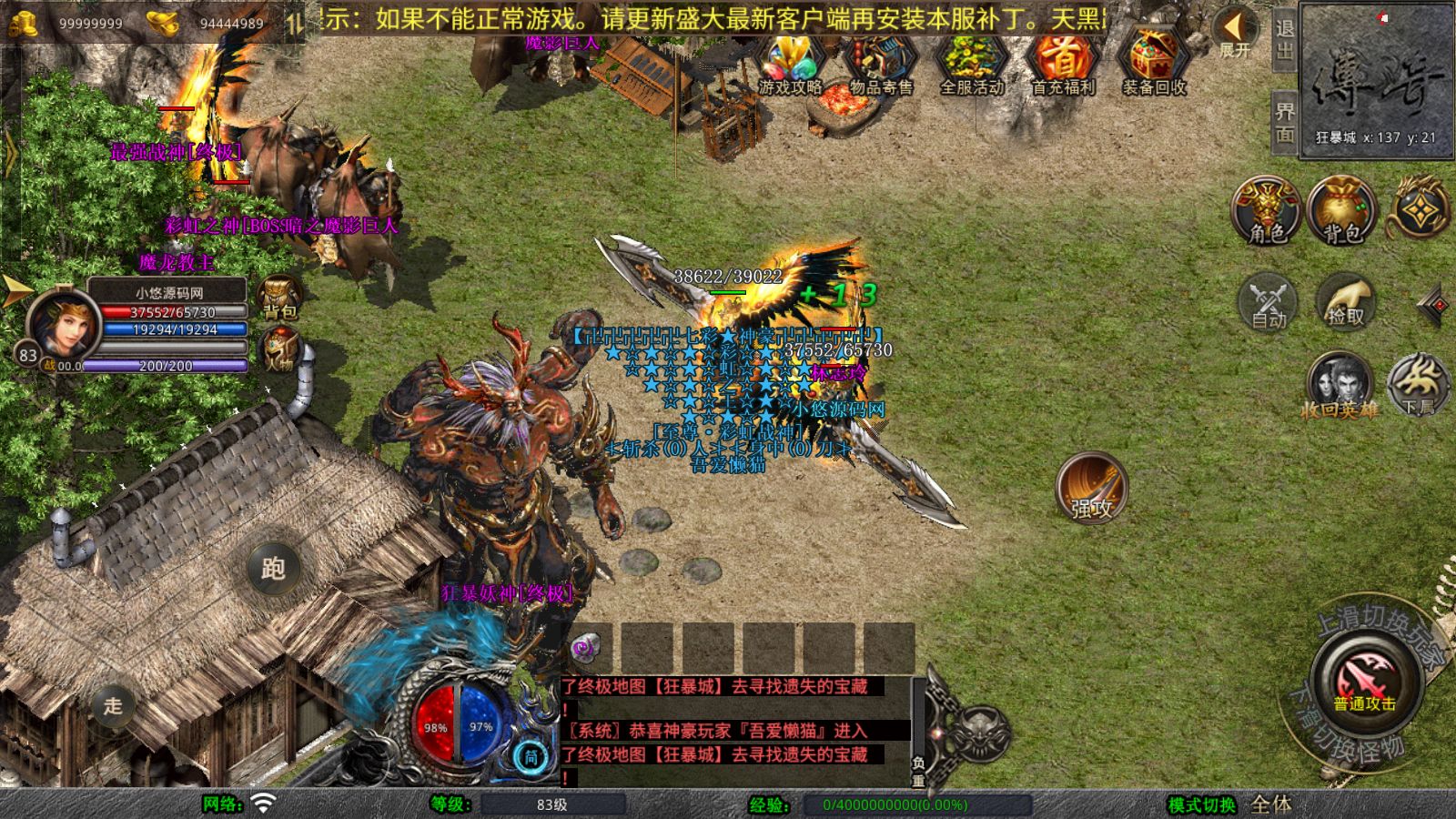Open the 角色 character sheet

[x=1267, y=211]
